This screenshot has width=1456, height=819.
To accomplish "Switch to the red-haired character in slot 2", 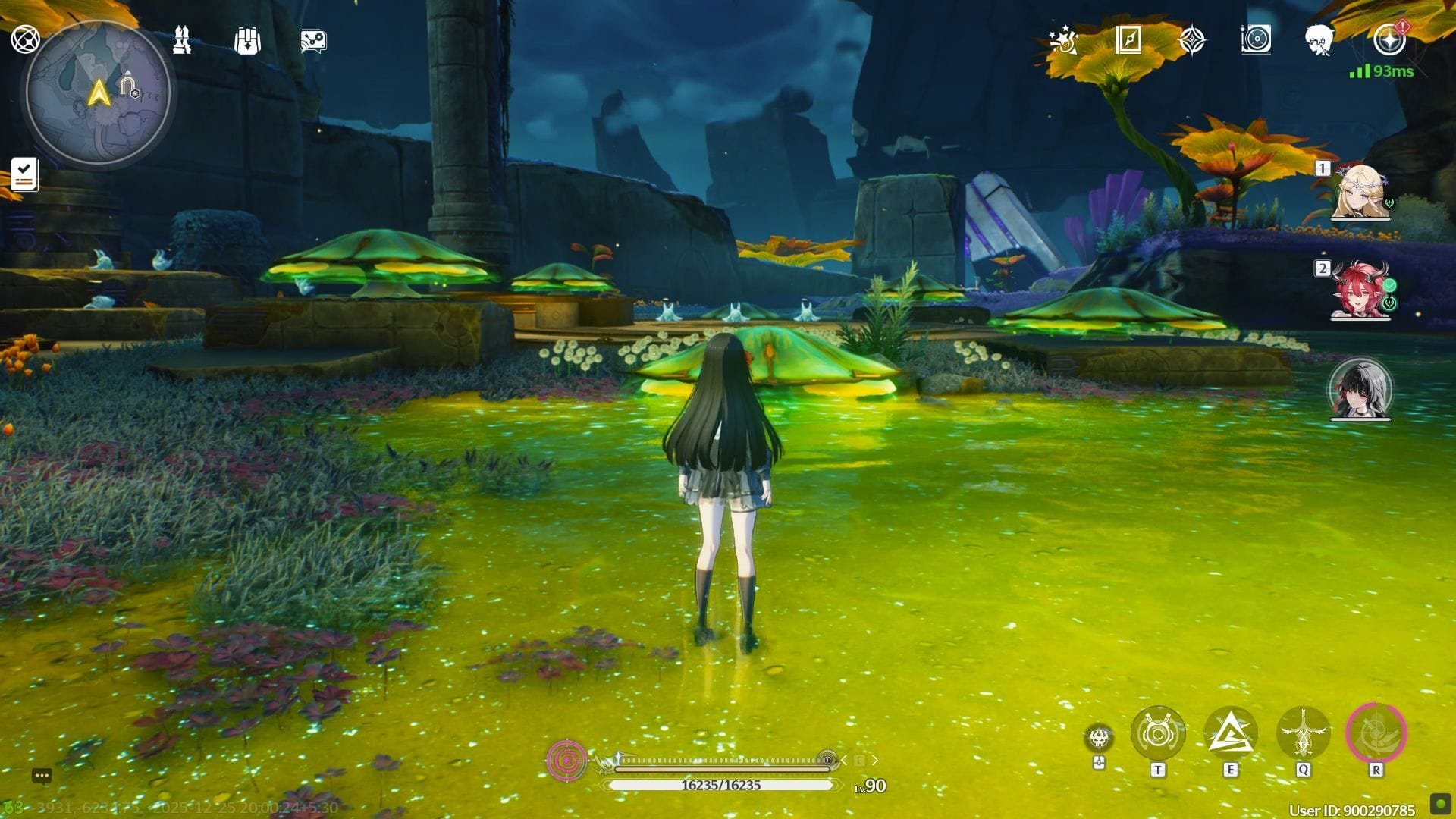I will coord(1360,290).
